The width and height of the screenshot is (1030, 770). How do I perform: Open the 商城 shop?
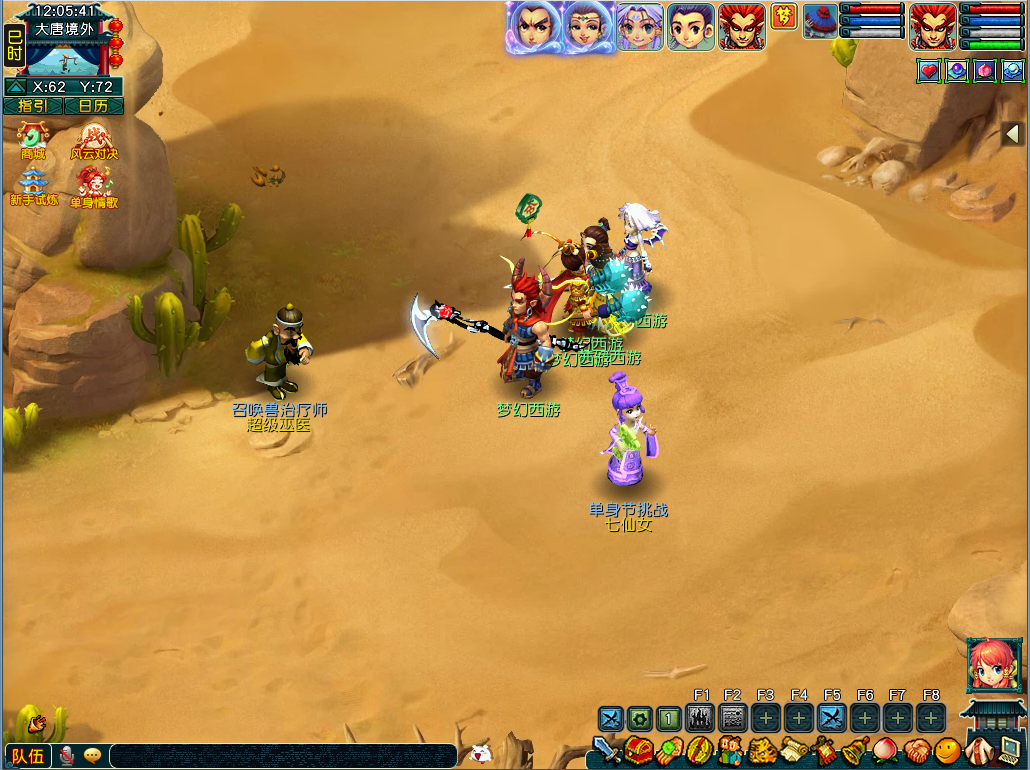click(x=33, y=139)
